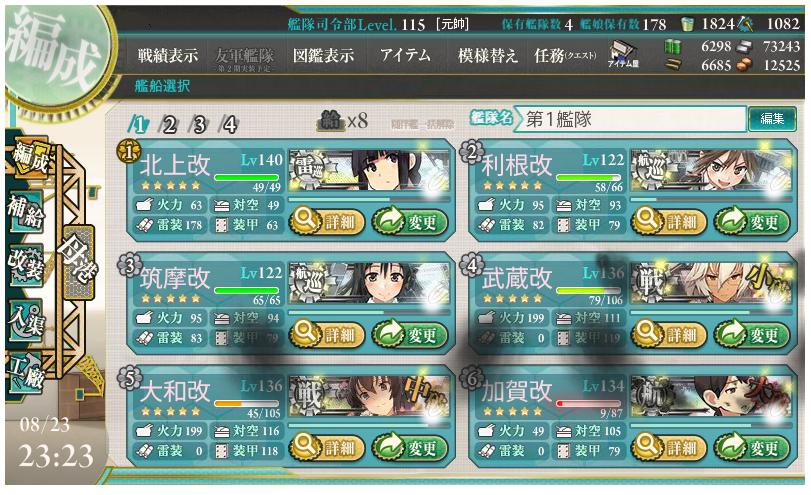Viewport: 811px width, 495px height.
Task: Swap out 武蔵改 using 変更
Action: pyautogui.click(x=749, y=334)
